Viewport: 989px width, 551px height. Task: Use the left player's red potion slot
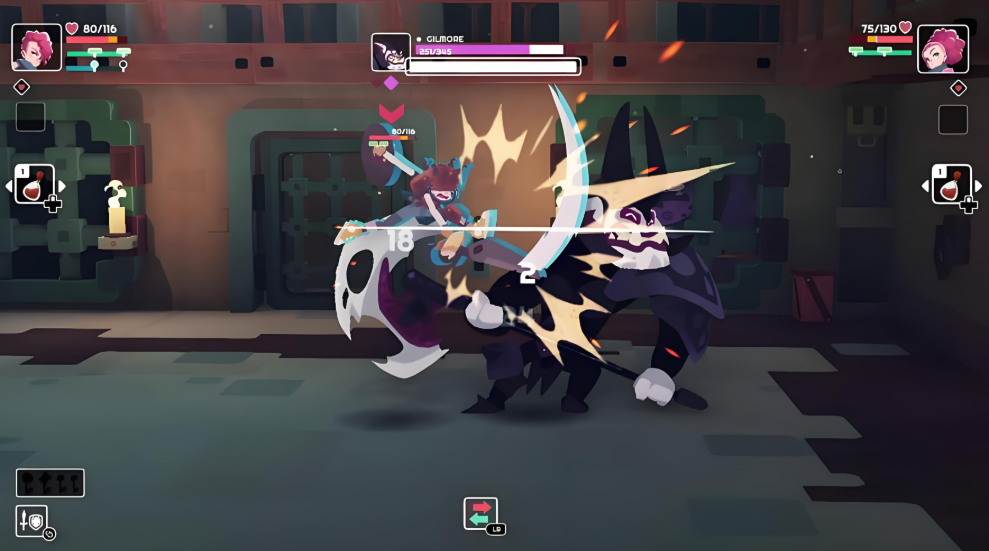(x=34, y=185)
